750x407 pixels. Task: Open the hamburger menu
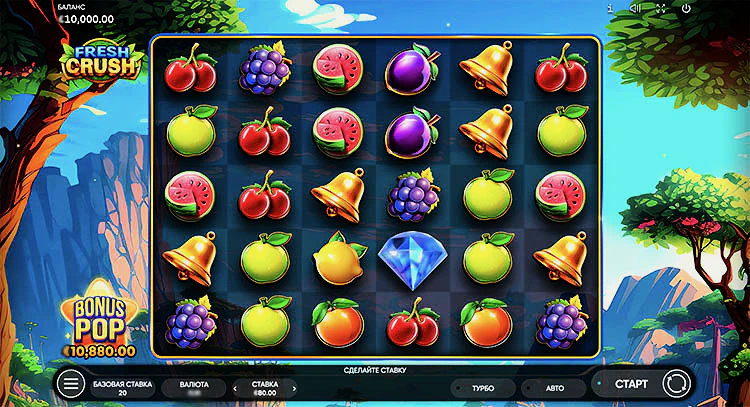coord(71,384)
